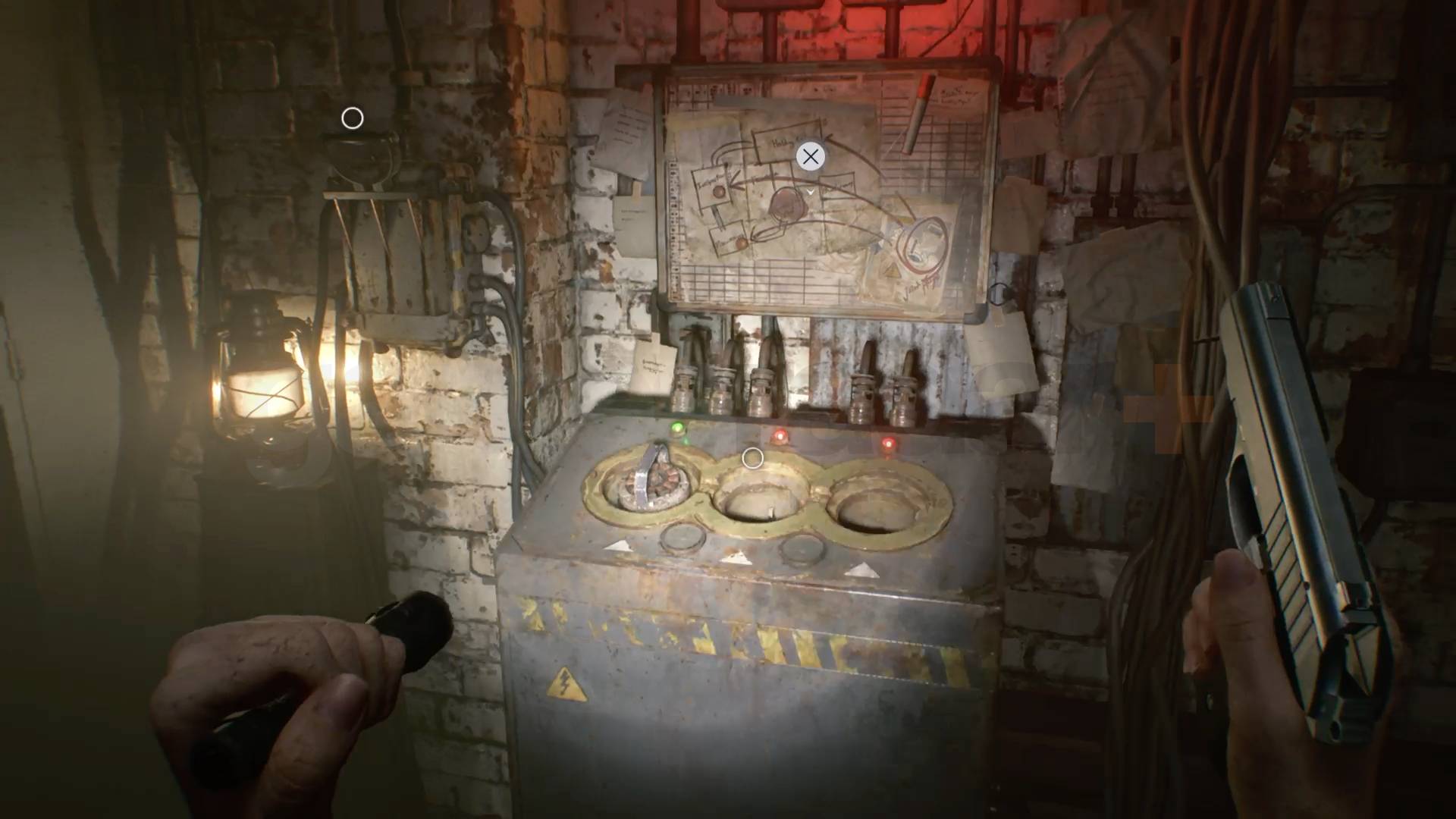Click the rightmost red light on the panel

tap(888, 444)
